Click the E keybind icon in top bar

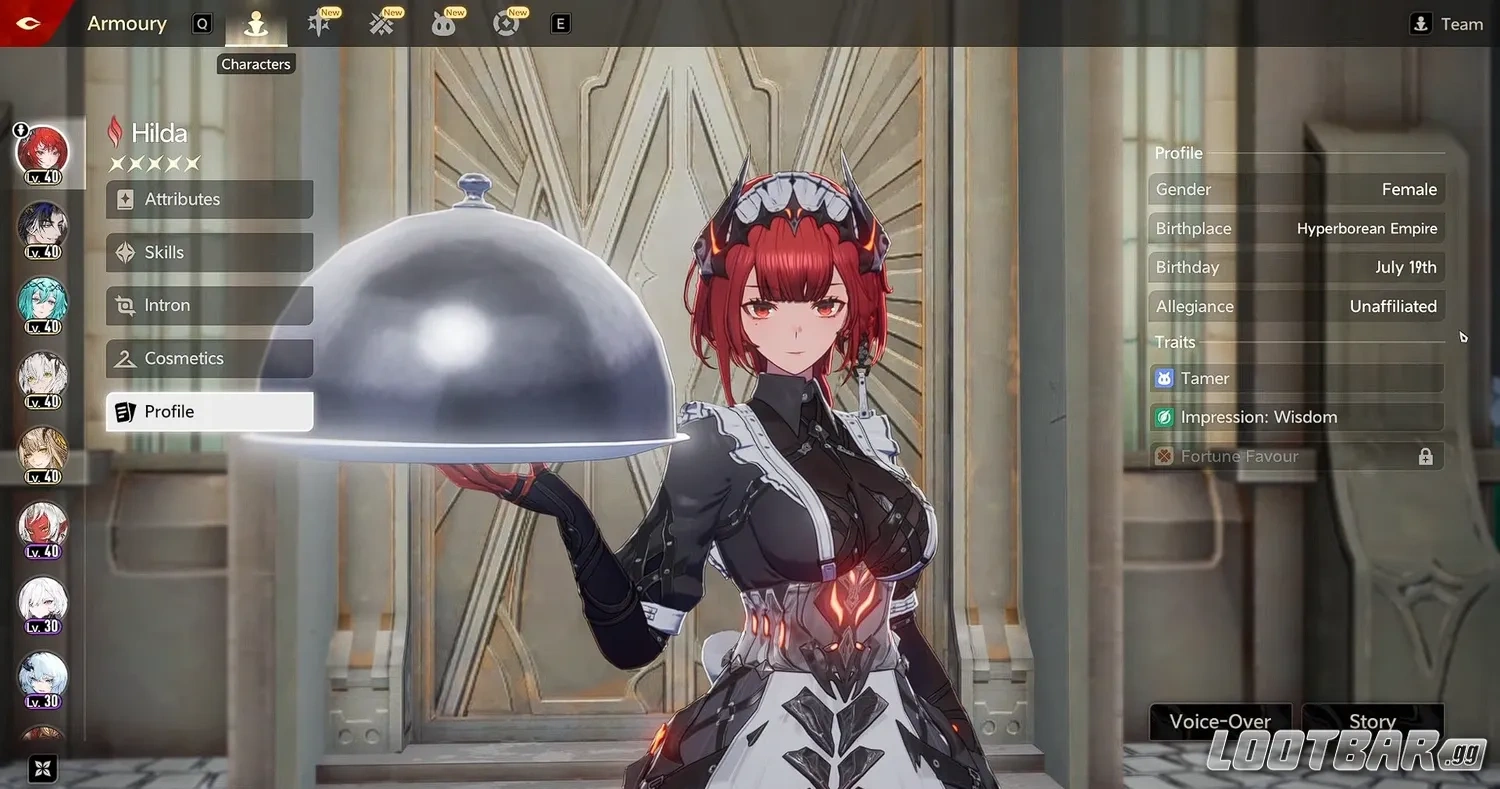[x=560, y=23]
